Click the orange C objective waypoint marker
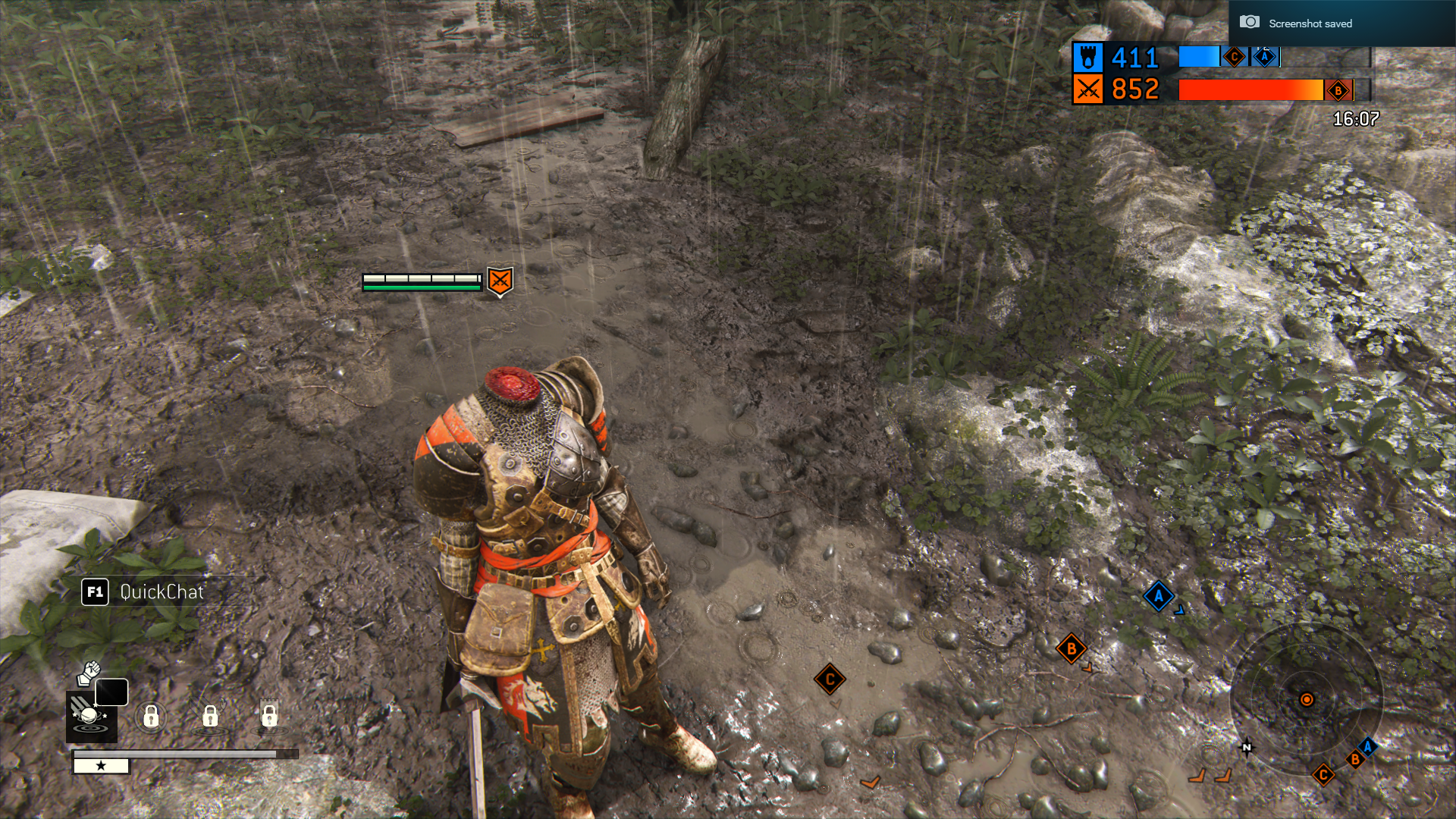This screenshot has width=1456, height=819. click(830, 679)
